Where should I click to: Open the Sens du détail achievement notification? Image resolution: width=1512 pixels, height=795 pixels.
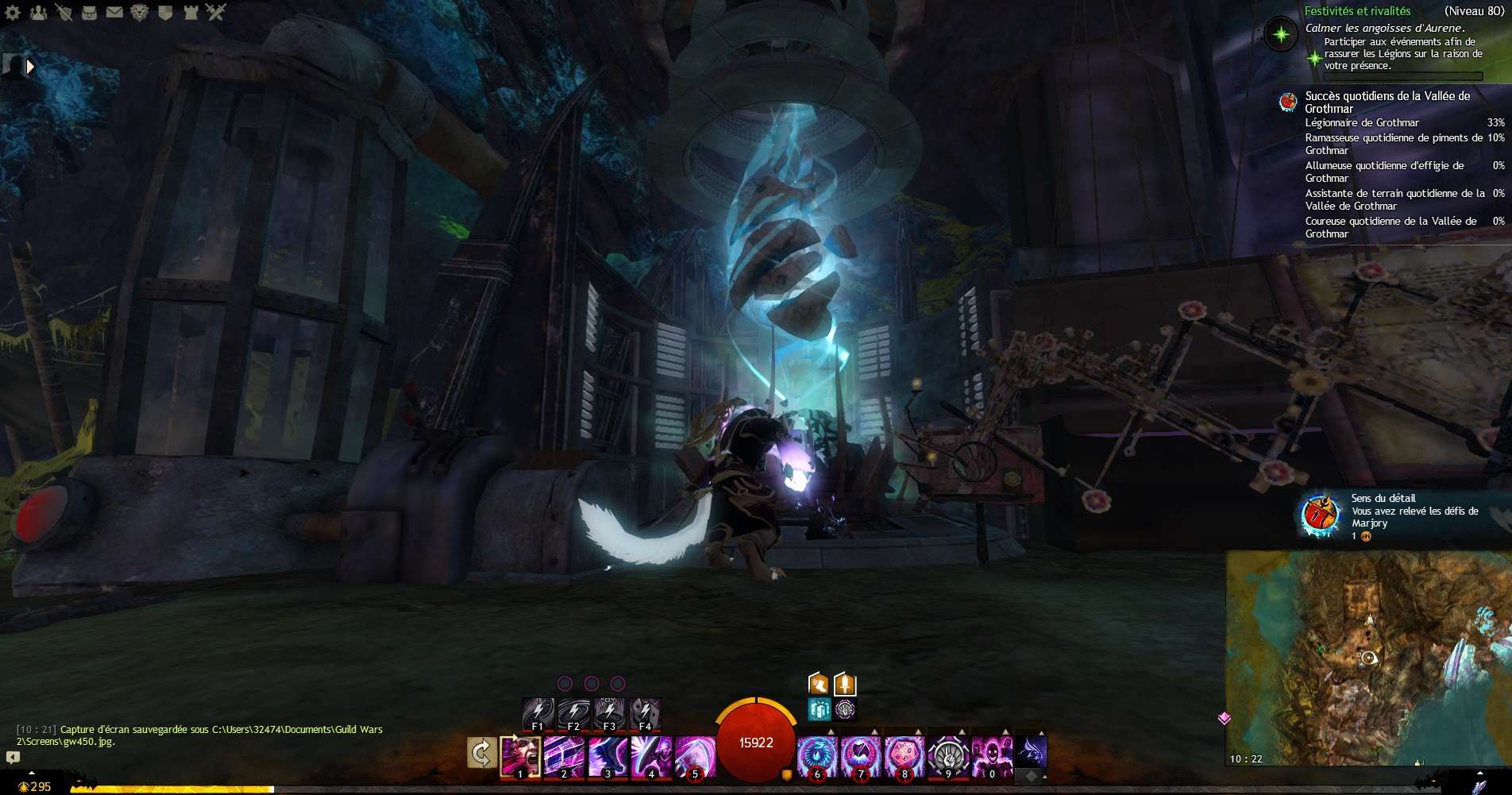tap(1399, 516)
